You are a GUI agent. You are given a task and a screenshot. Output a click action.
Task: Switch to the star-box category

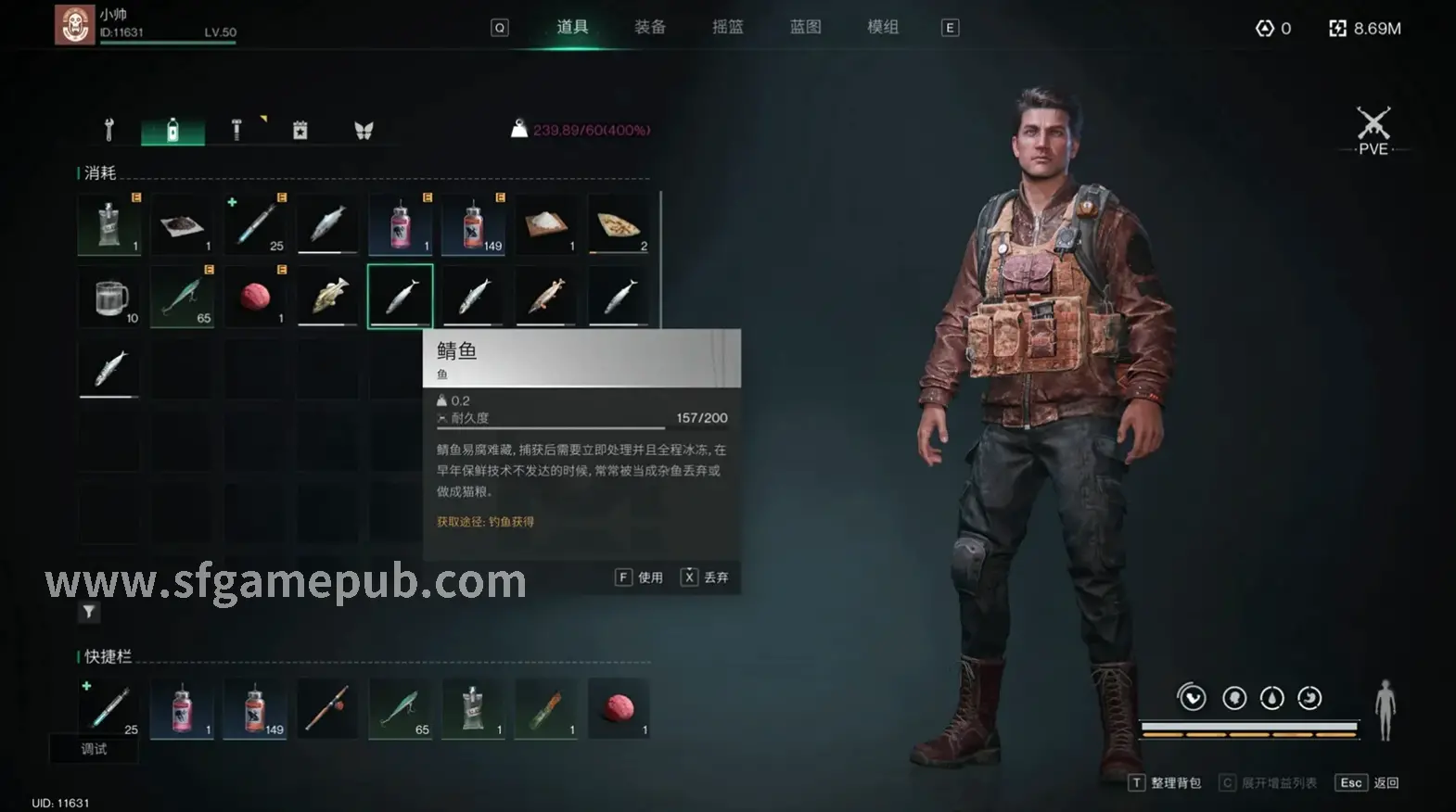300,130
